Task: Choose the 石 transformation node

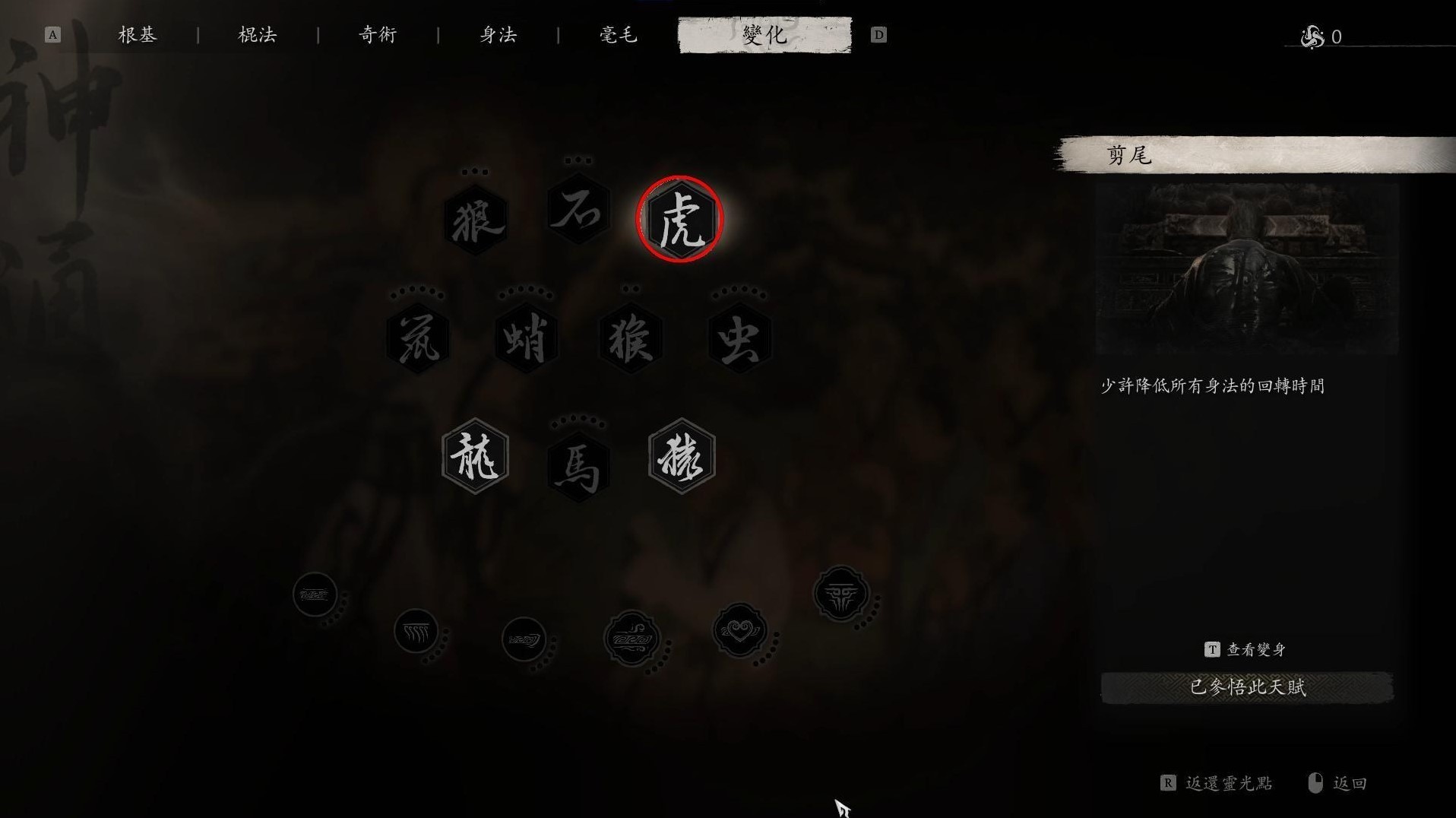Action: pos(578,210)
